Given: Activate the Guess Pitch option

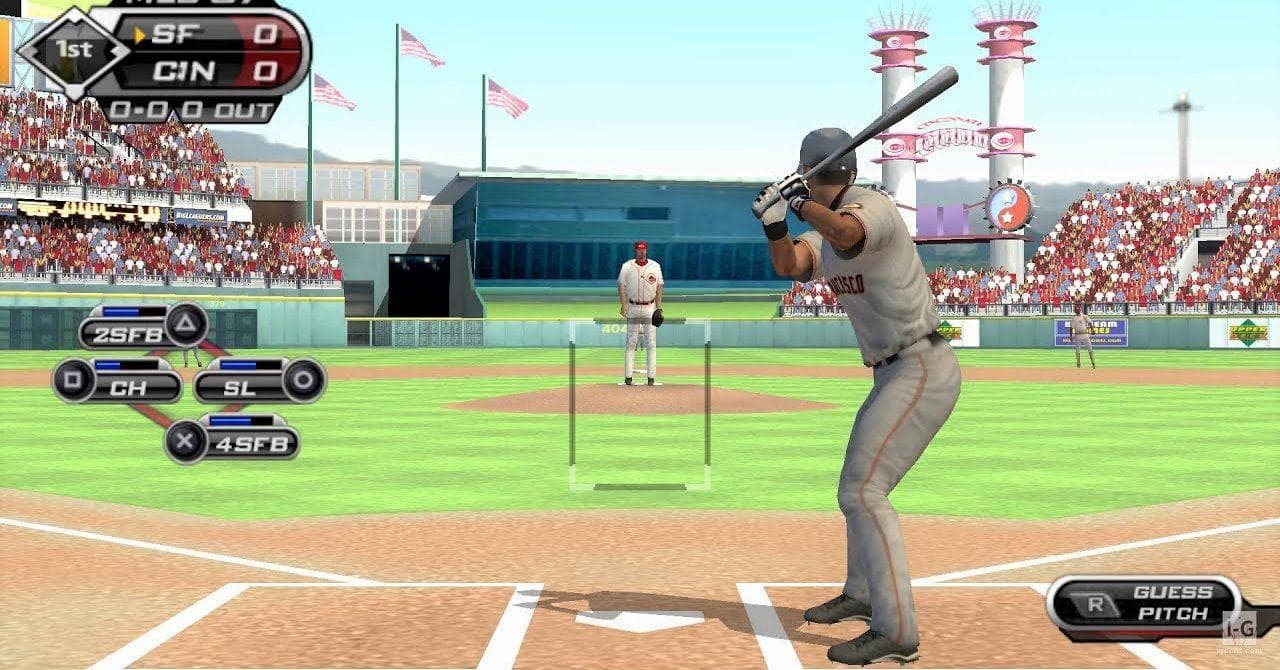Looking at the screenshot, I should [1150, 603].
